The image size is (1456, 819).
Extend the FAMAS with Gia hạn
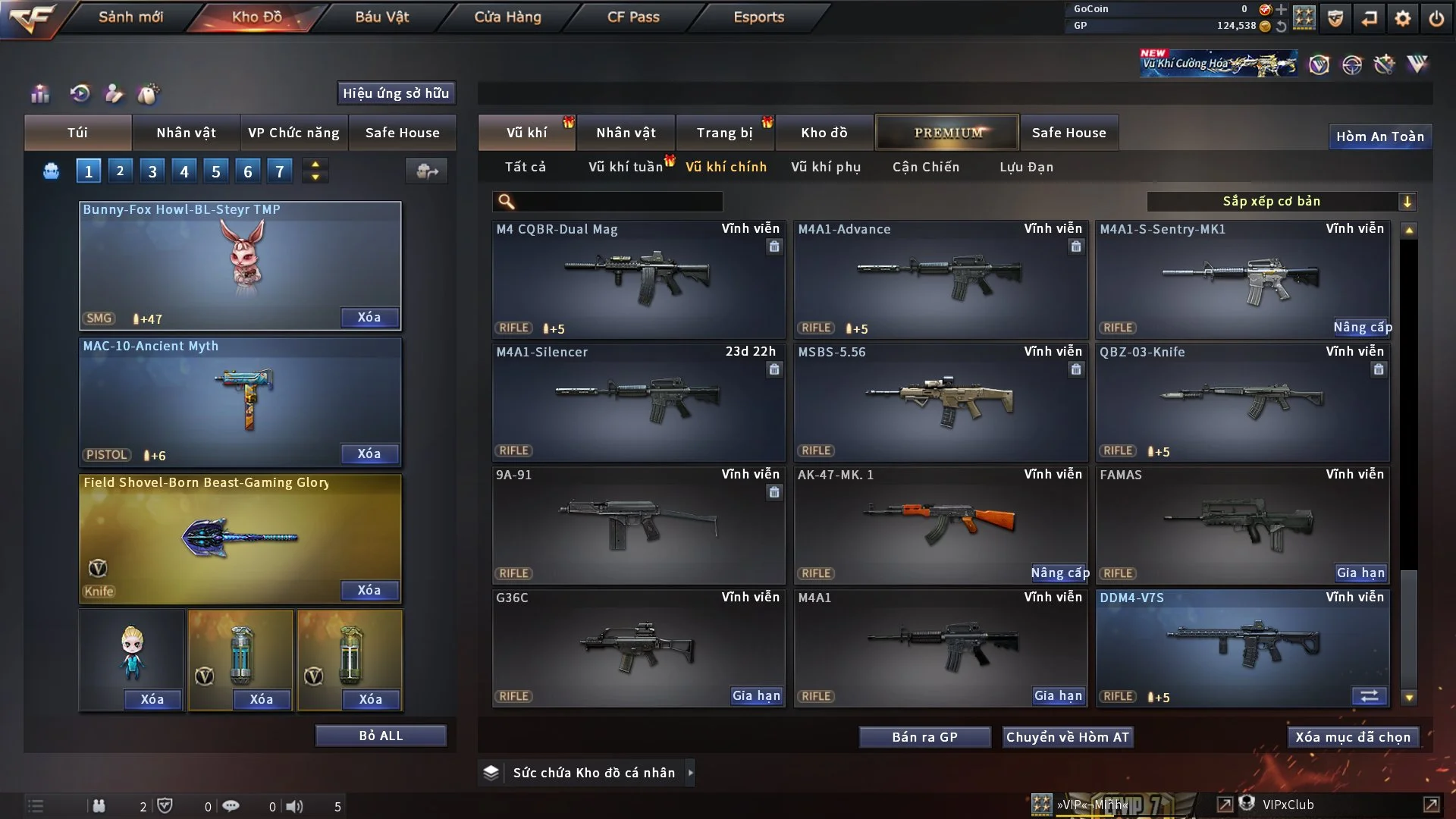click(x=1360, y=573)
